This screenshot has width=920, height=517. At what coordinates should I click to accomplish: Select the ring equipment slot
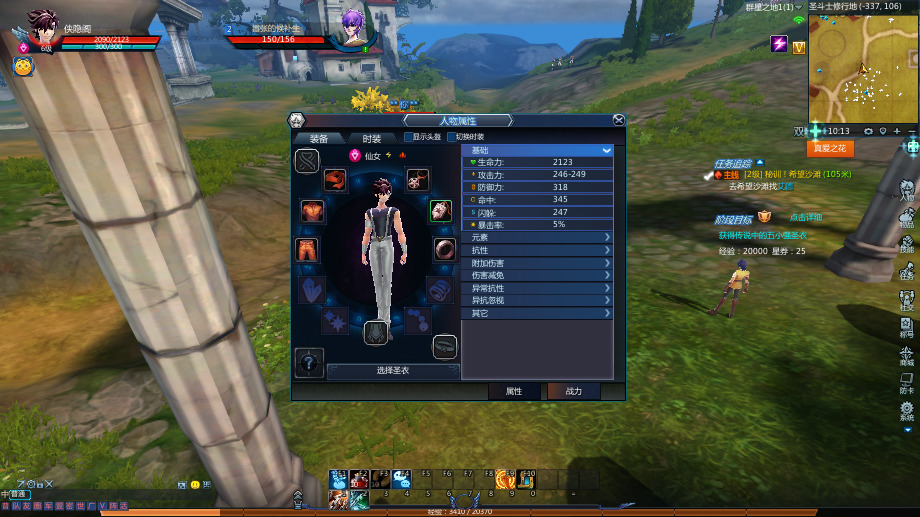(445, 249)
